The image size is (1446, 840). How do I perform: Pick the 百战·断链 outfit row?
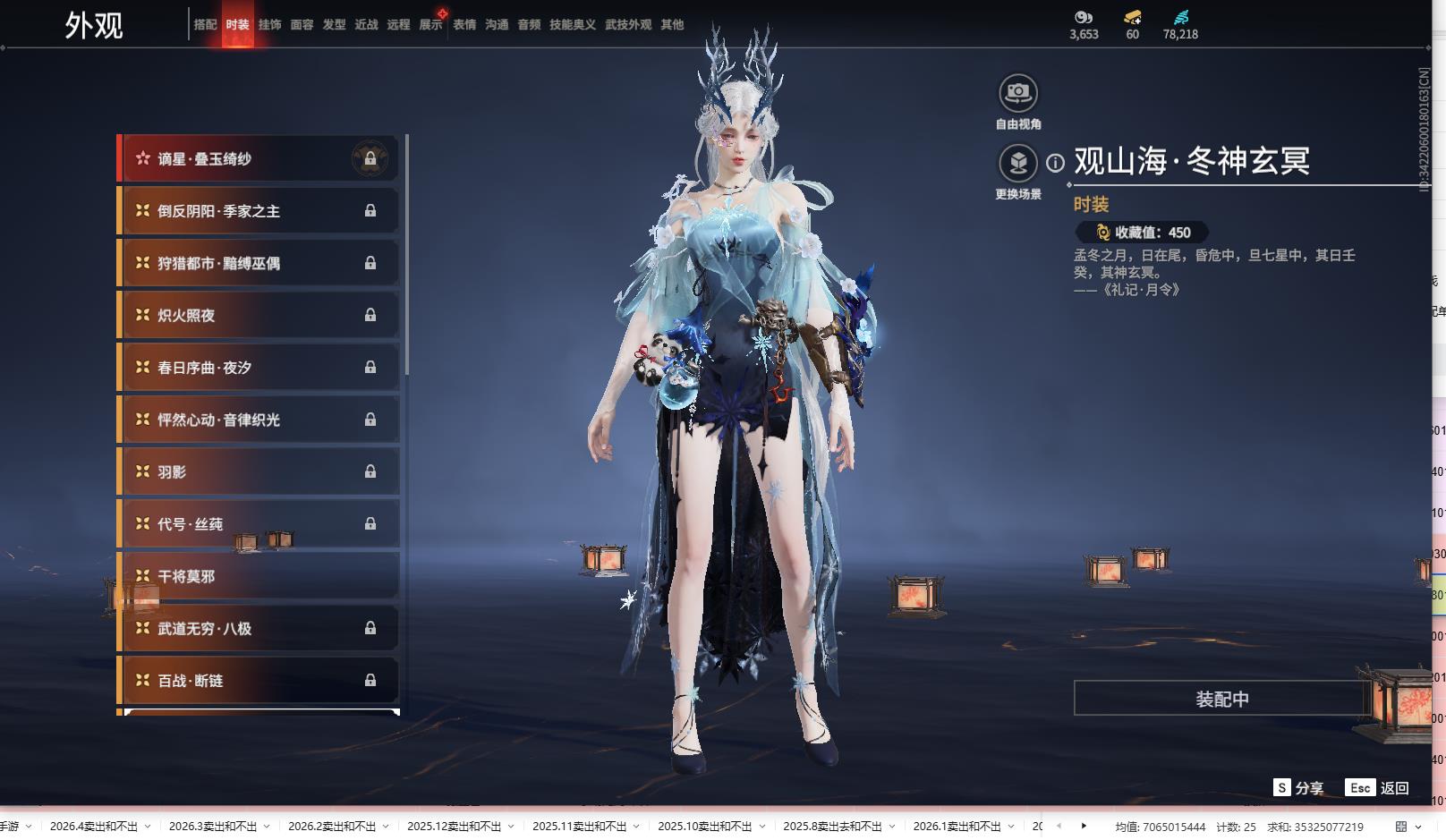point(258,681)
